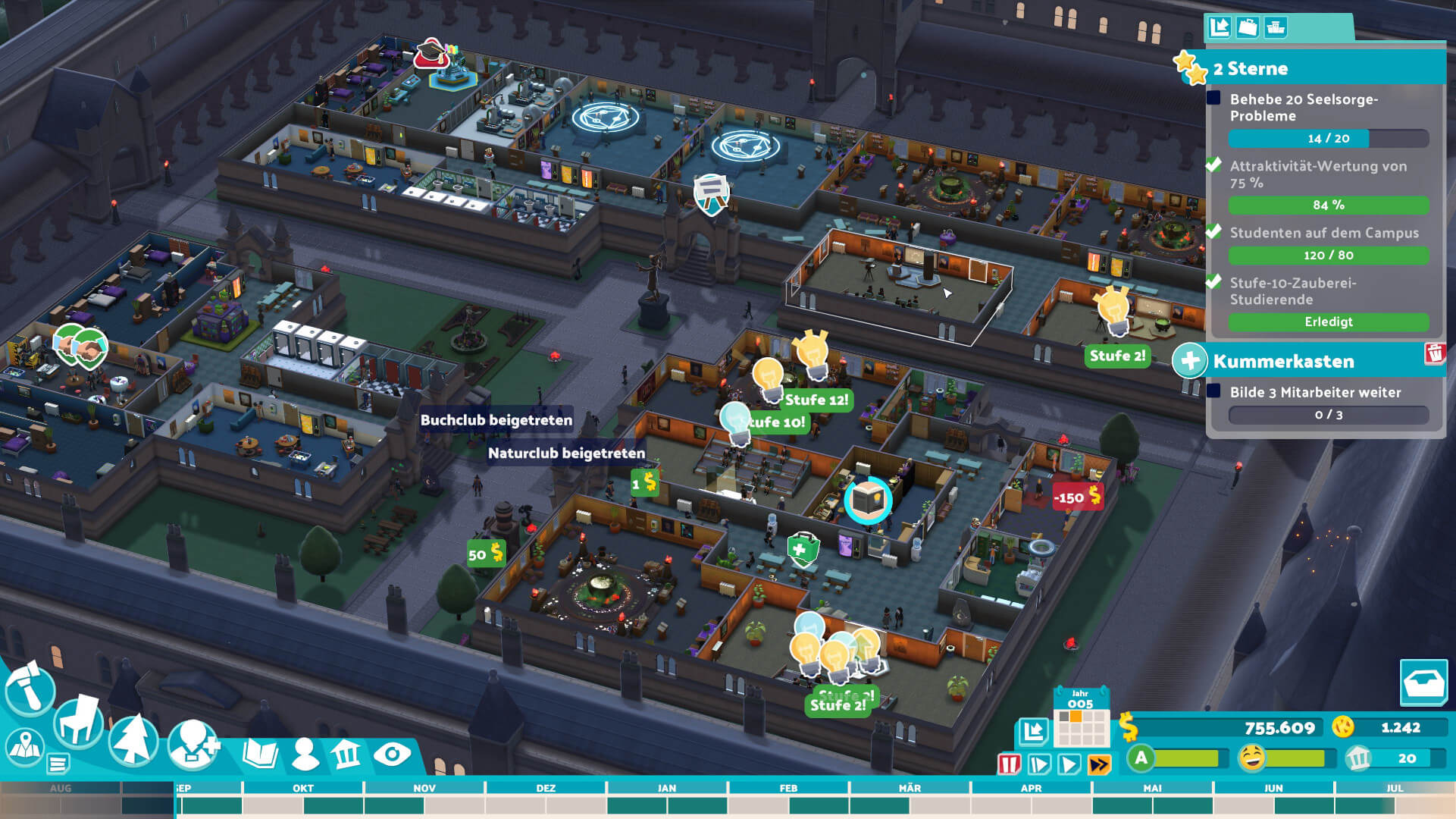
Task: Open the person silhouette overview
Action: [305, 754]
